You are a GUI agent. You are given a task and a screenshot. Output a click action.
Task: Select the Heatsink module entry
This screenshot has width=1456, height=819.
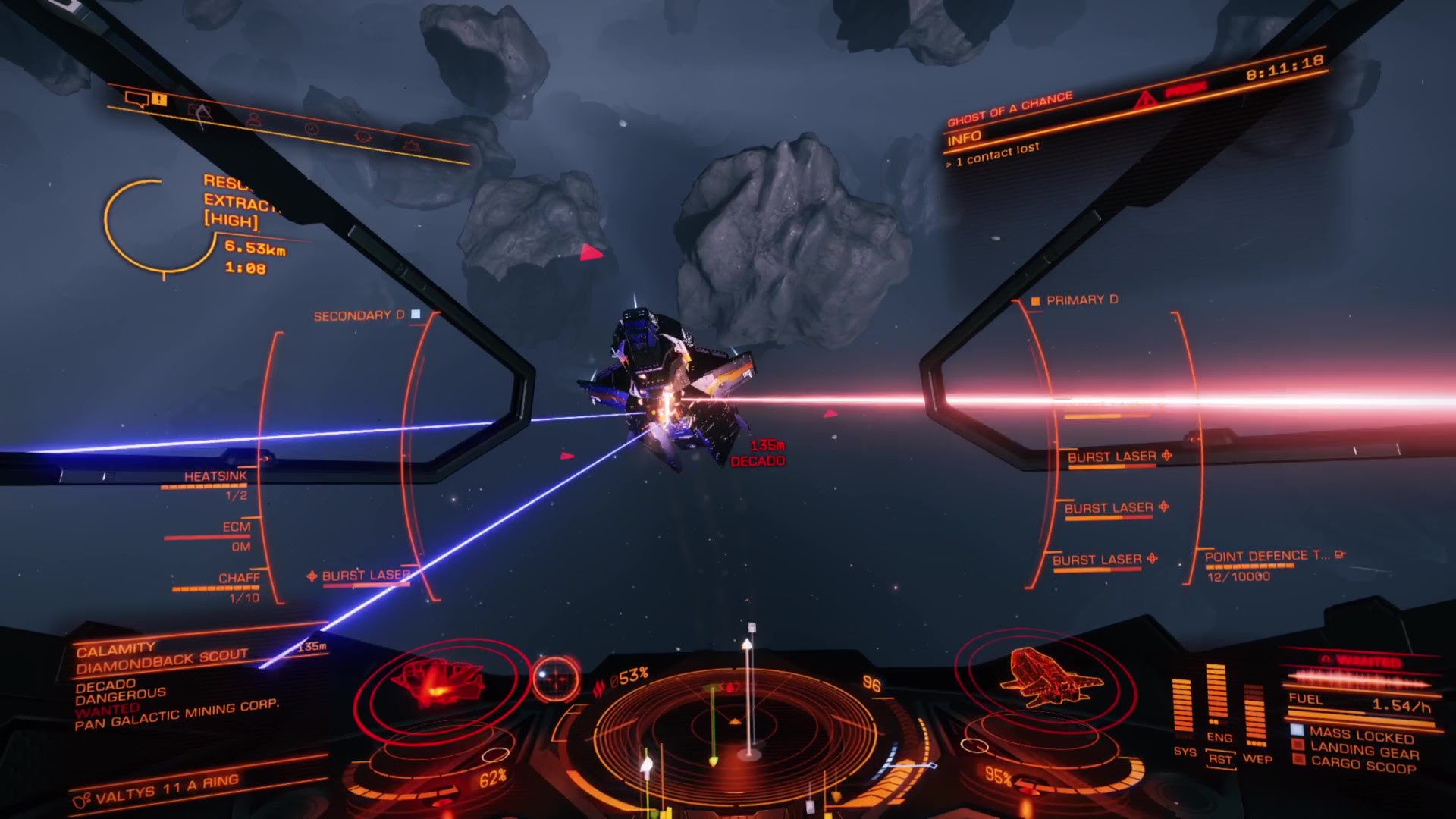(215, 477)
